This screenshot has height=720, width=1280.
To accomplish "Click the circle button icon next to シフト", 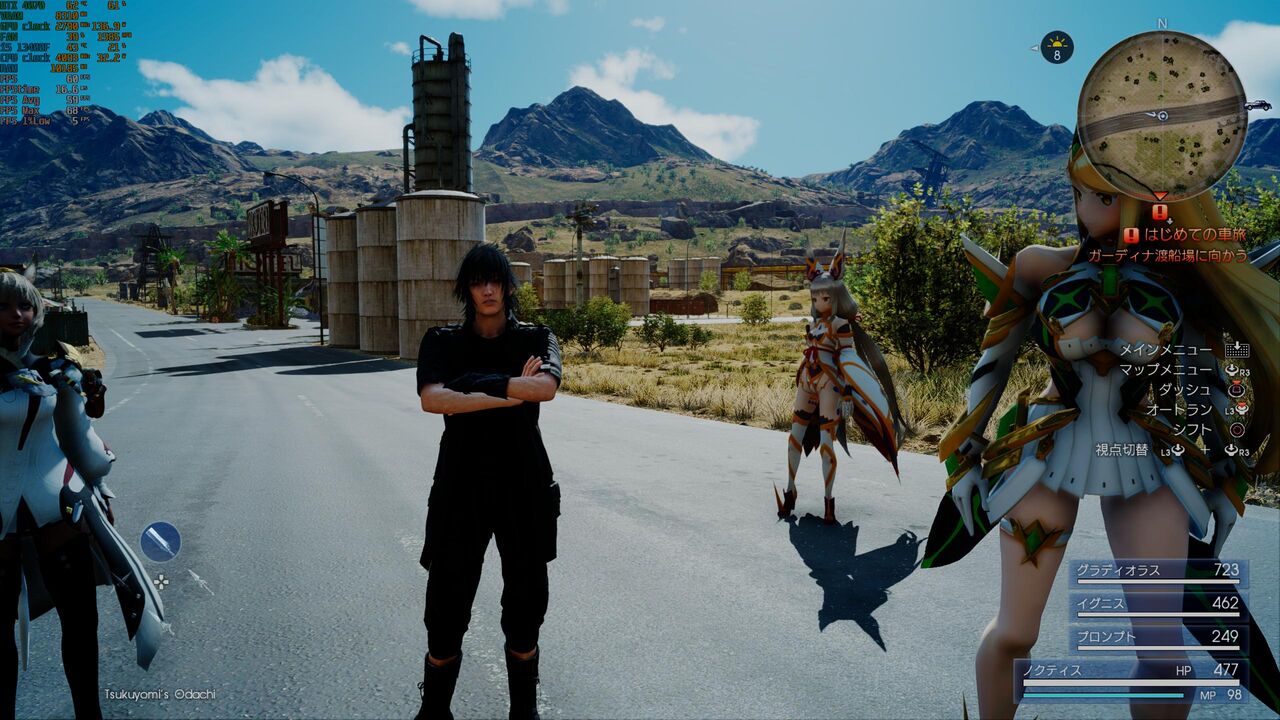I will click(1239, 429).
